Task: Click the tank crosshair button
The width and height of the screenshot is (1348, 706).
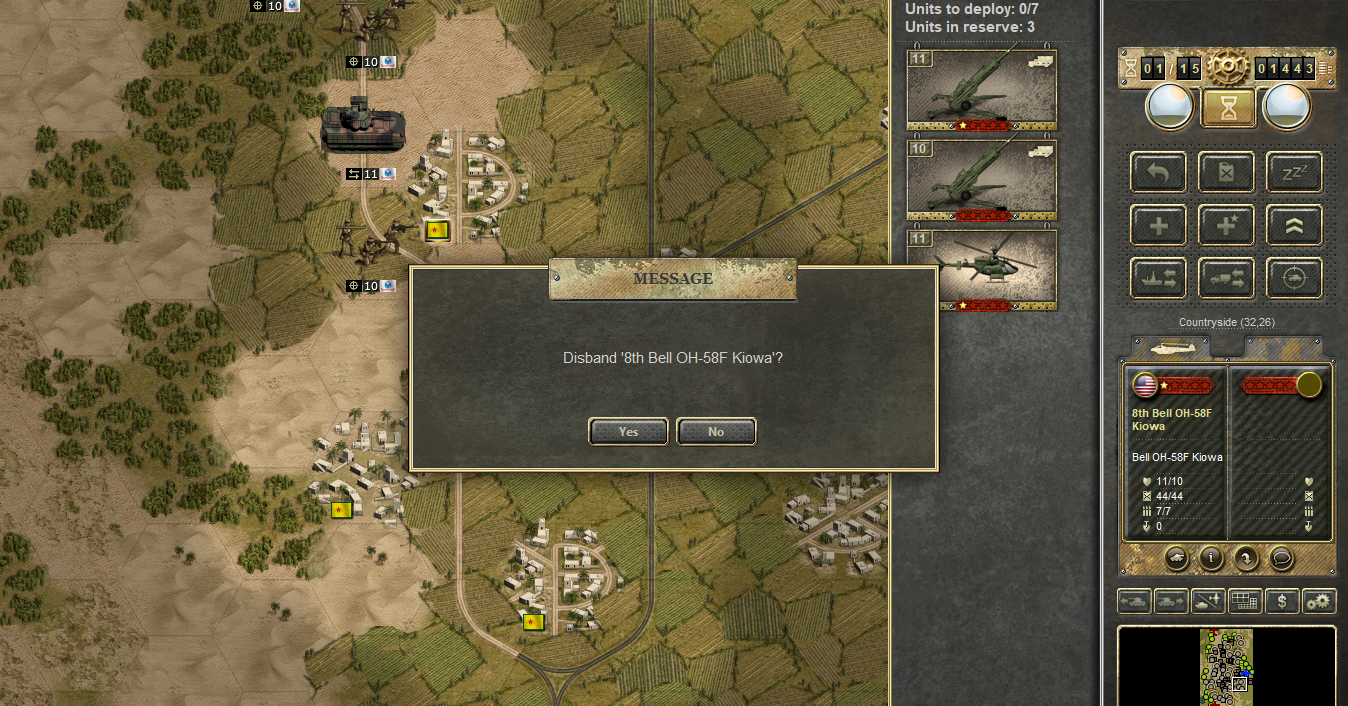Action: click(1294, 277)
